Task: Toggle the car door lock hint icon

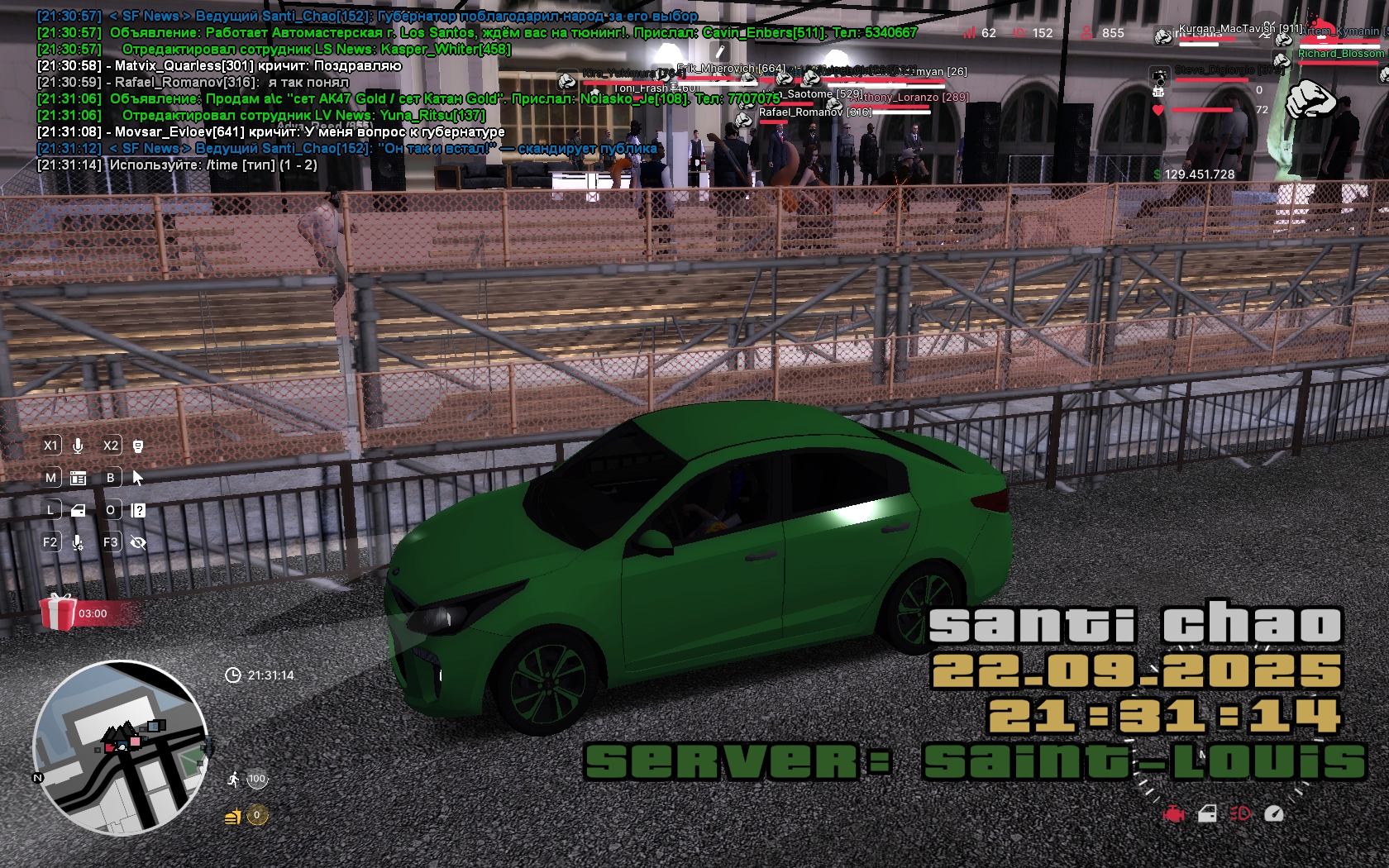Action: tap(79, 510)
